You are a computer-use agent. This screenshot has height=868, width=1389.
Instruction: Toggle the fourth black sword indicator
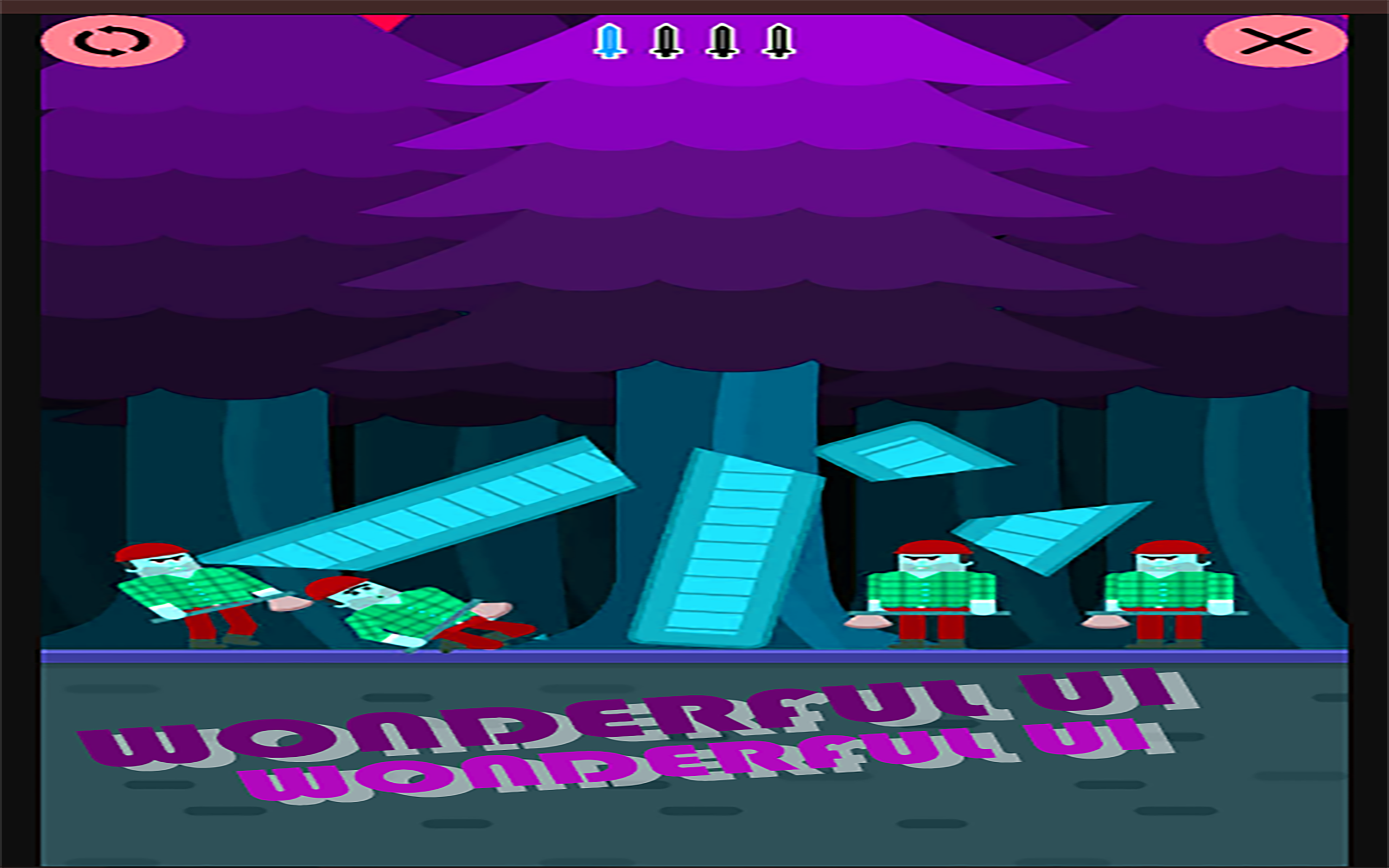point(779,41)
